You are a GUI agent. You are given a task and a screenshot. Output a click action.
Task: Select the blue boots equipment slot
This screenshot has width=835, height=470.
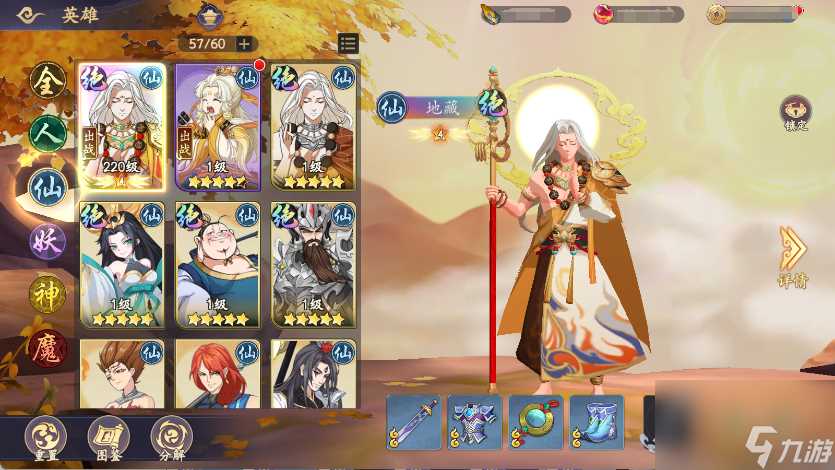click(x=597, y=419)
